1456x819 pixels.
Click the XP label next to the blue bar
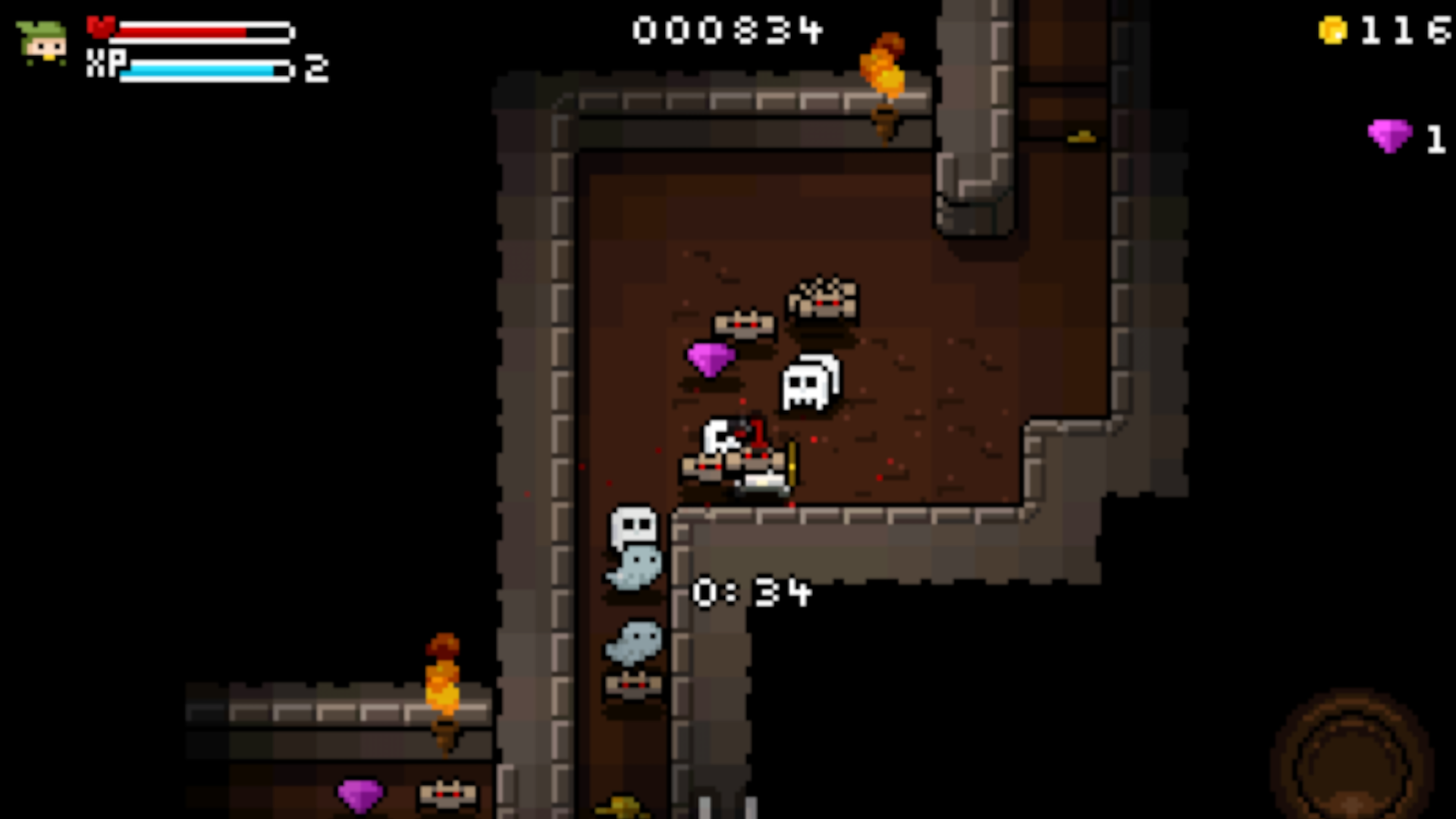click(106, 67)
